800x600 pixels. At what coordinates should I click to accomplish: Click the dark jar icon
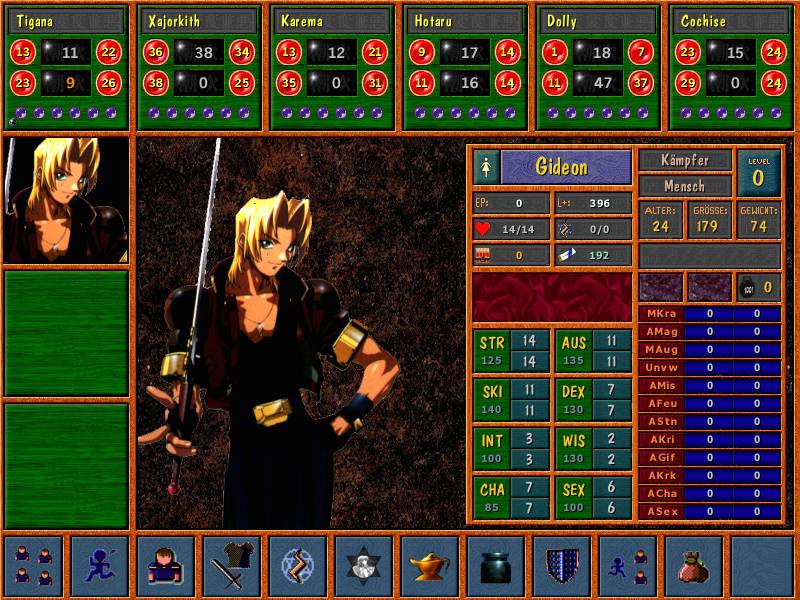point(495,565)
